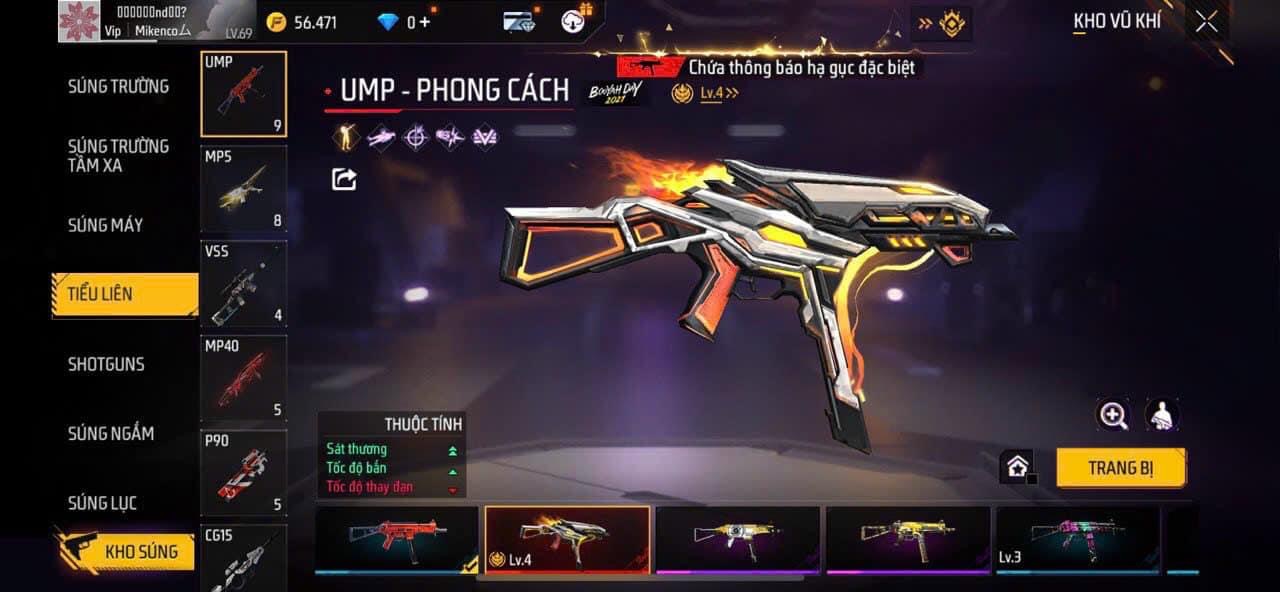The height and width of the screenshot is (592, 1280).
Task: Switch to the Súng Ngắm category
Action: pyautogui.click(x=111, y=433)
